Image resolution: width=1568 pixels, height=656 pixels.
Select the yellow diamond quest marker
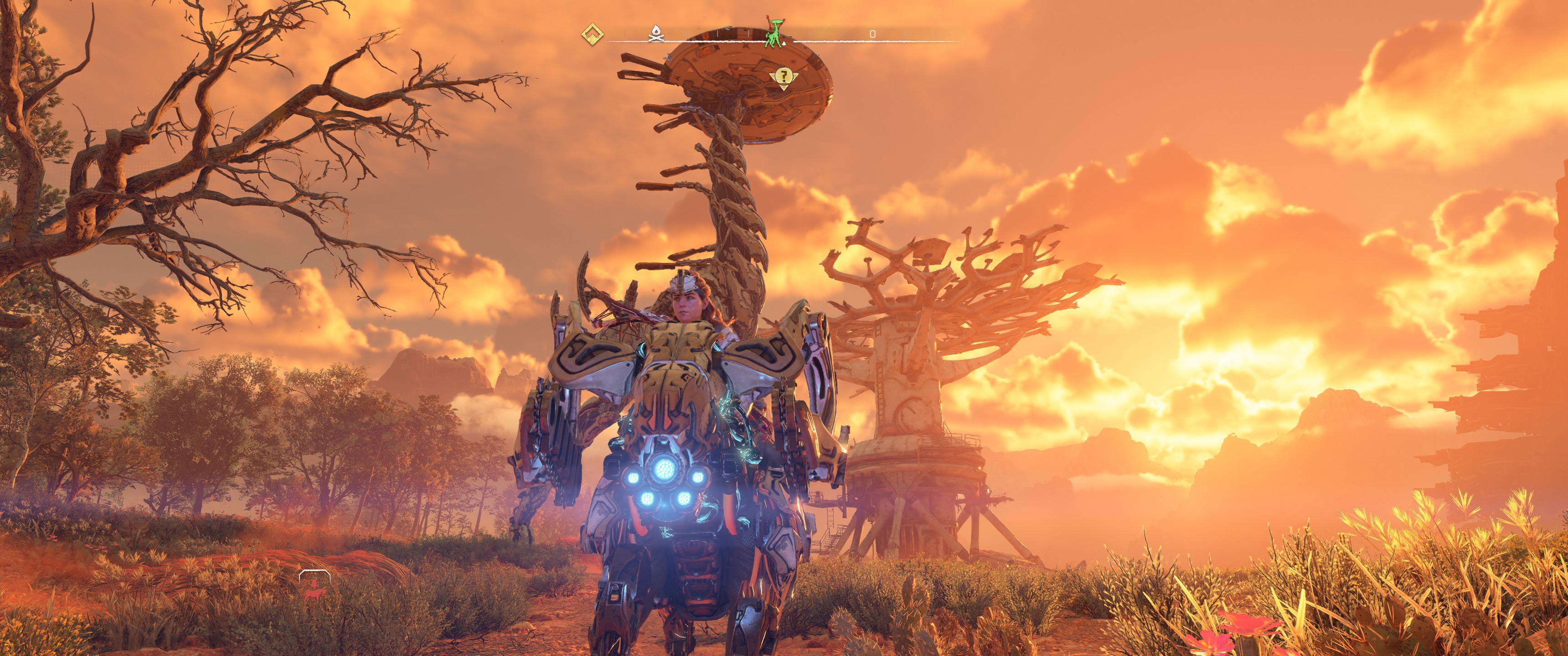(x=590, y=34)
